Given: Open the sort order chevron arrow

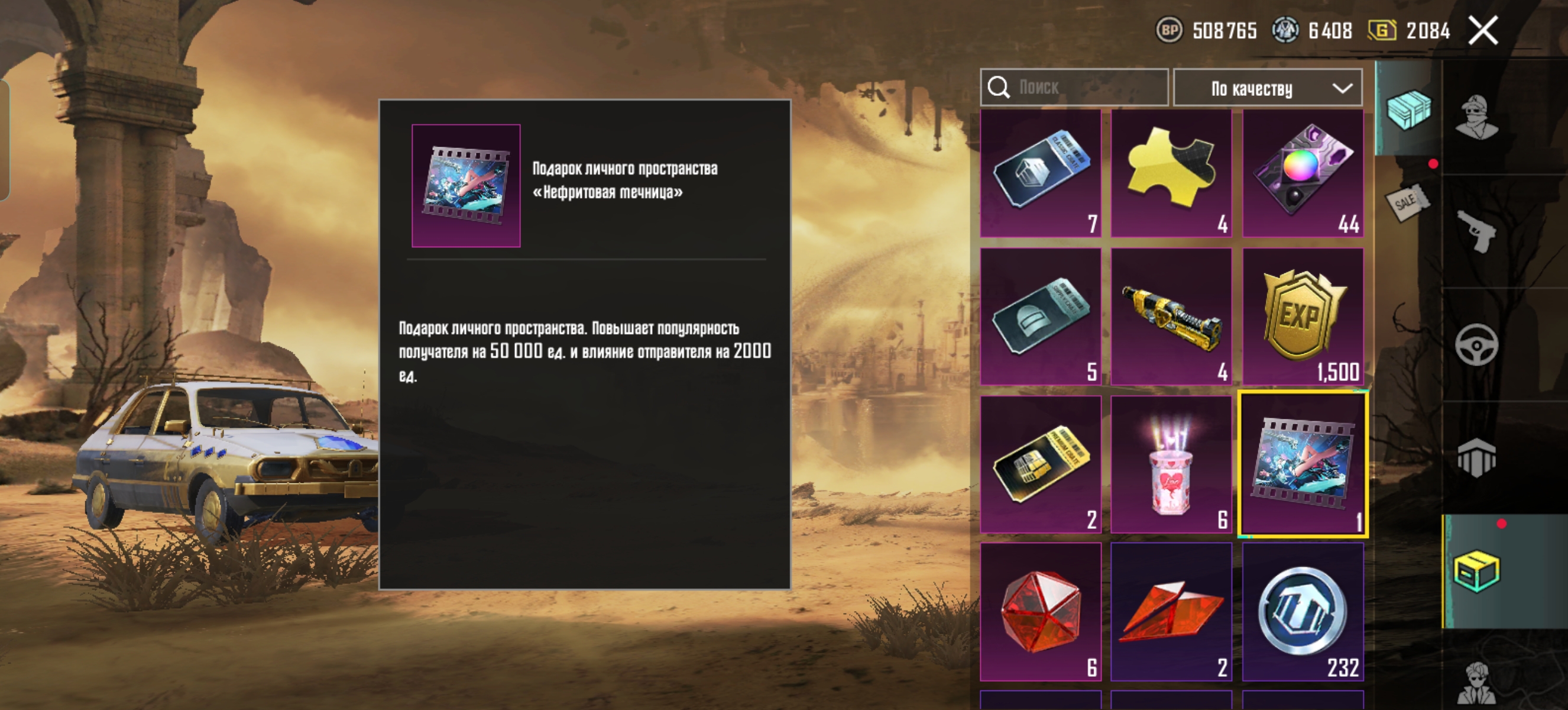Looking at the screenshot, I should coord(1343,89).
